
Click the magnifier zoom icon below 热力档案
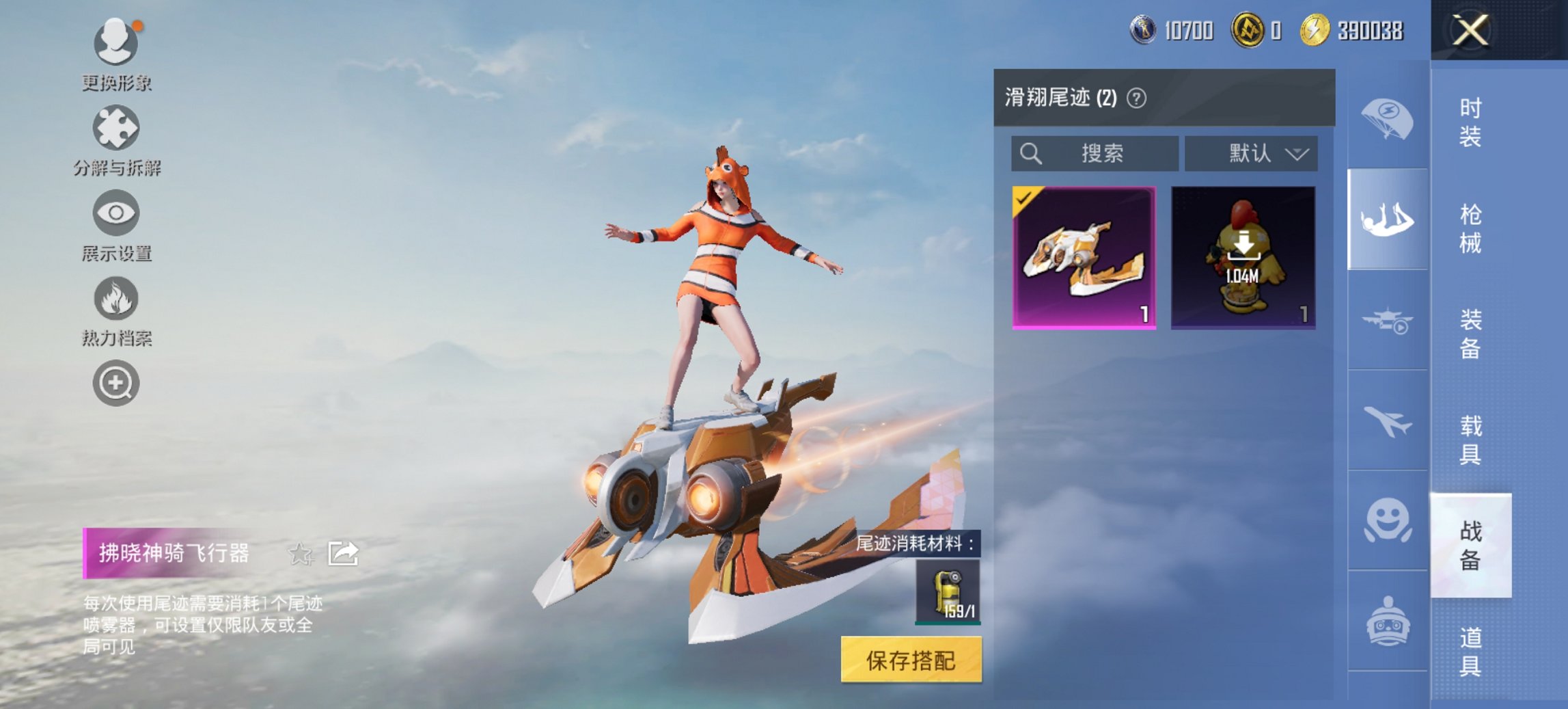coord(116,383)
